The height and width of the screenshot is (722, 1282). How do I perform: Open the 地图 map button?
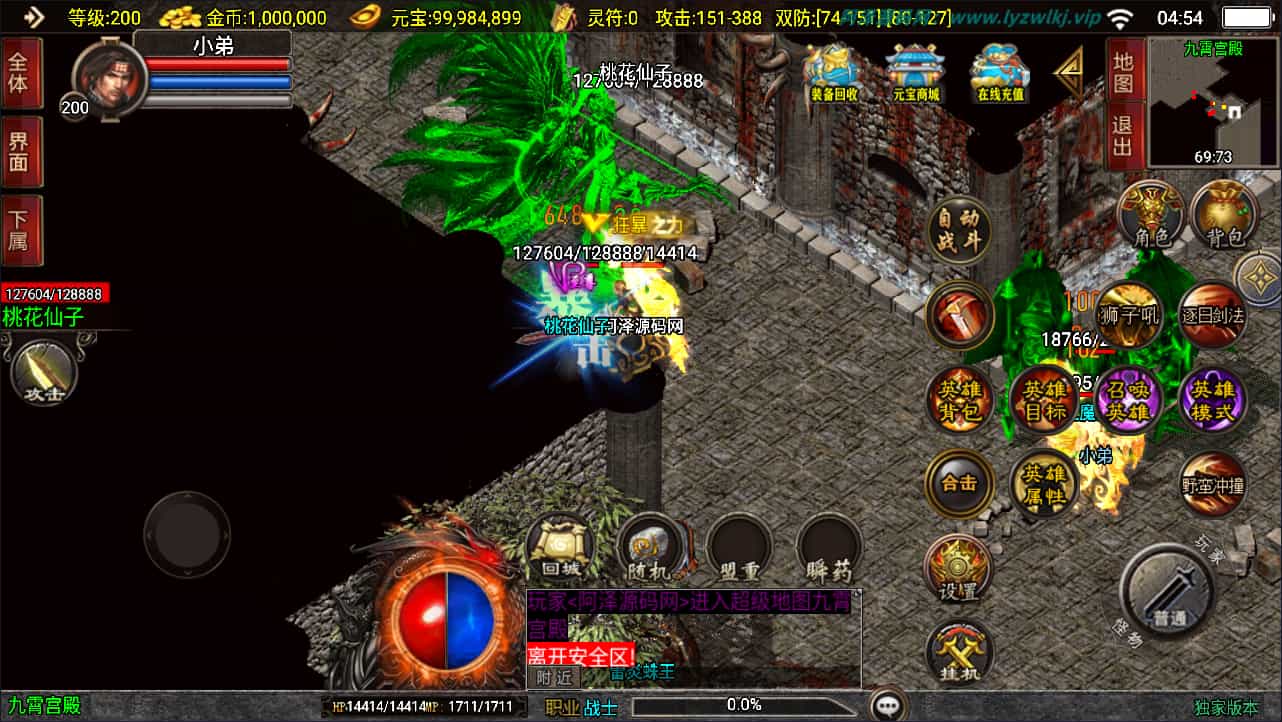[x=1124, y=72]
